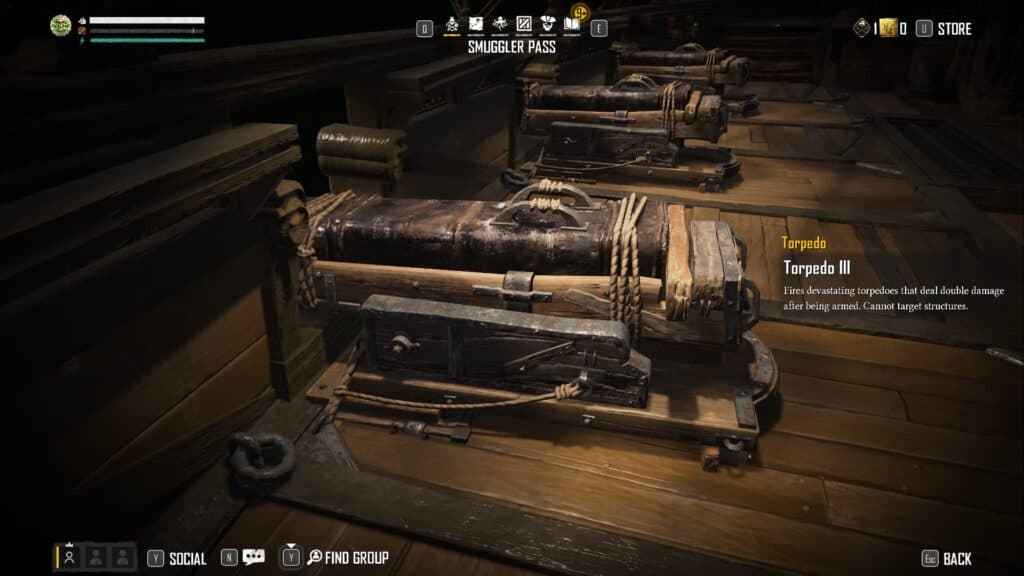Open the chat speech-bubble icon
The width and height of the screenshot is (1024, 576).
tap(253, 557)
